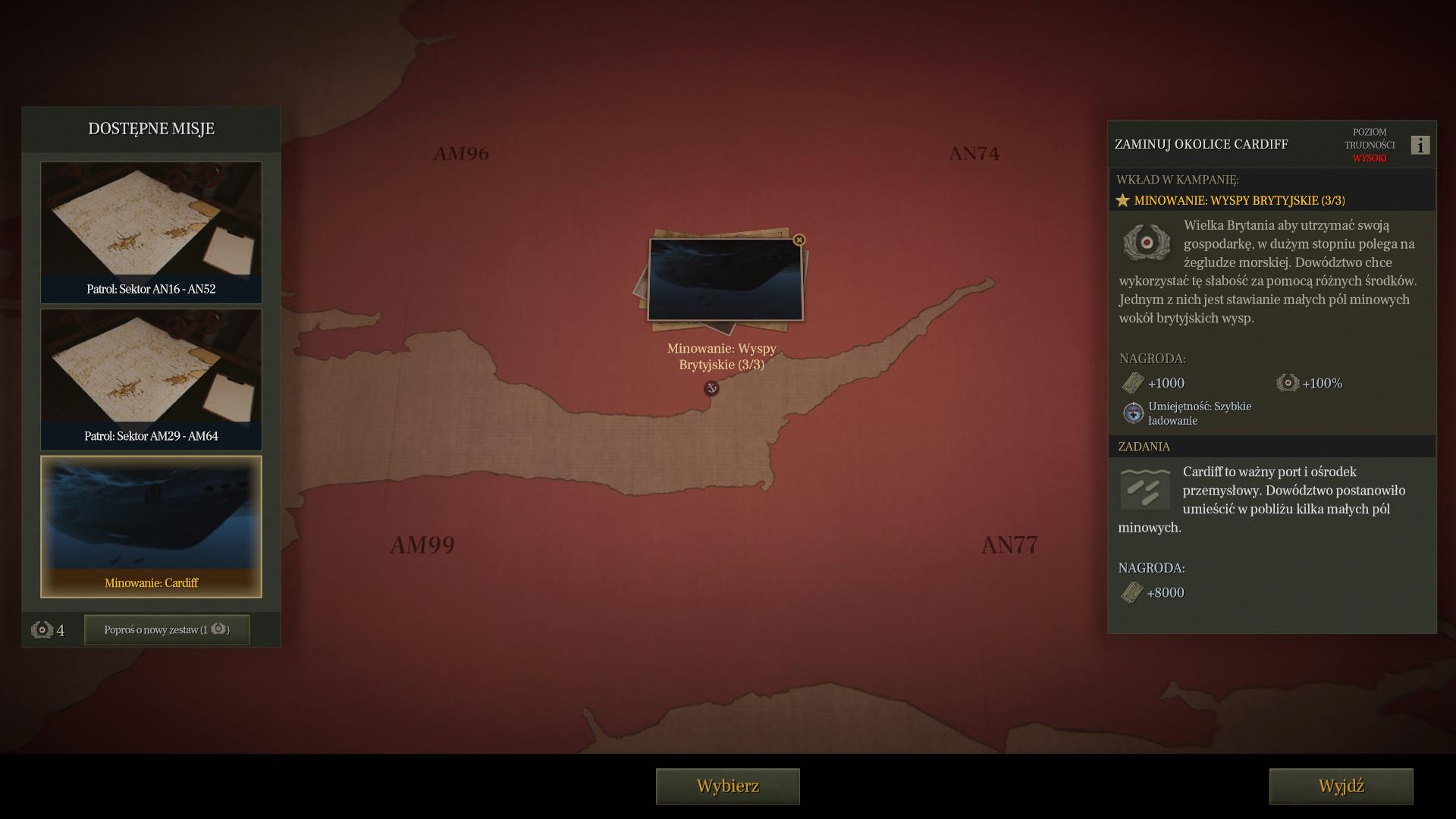This screenshot has height=819, width=1456.
Task: Confirm mission with the Wybierz button
Action: (727, 786)
